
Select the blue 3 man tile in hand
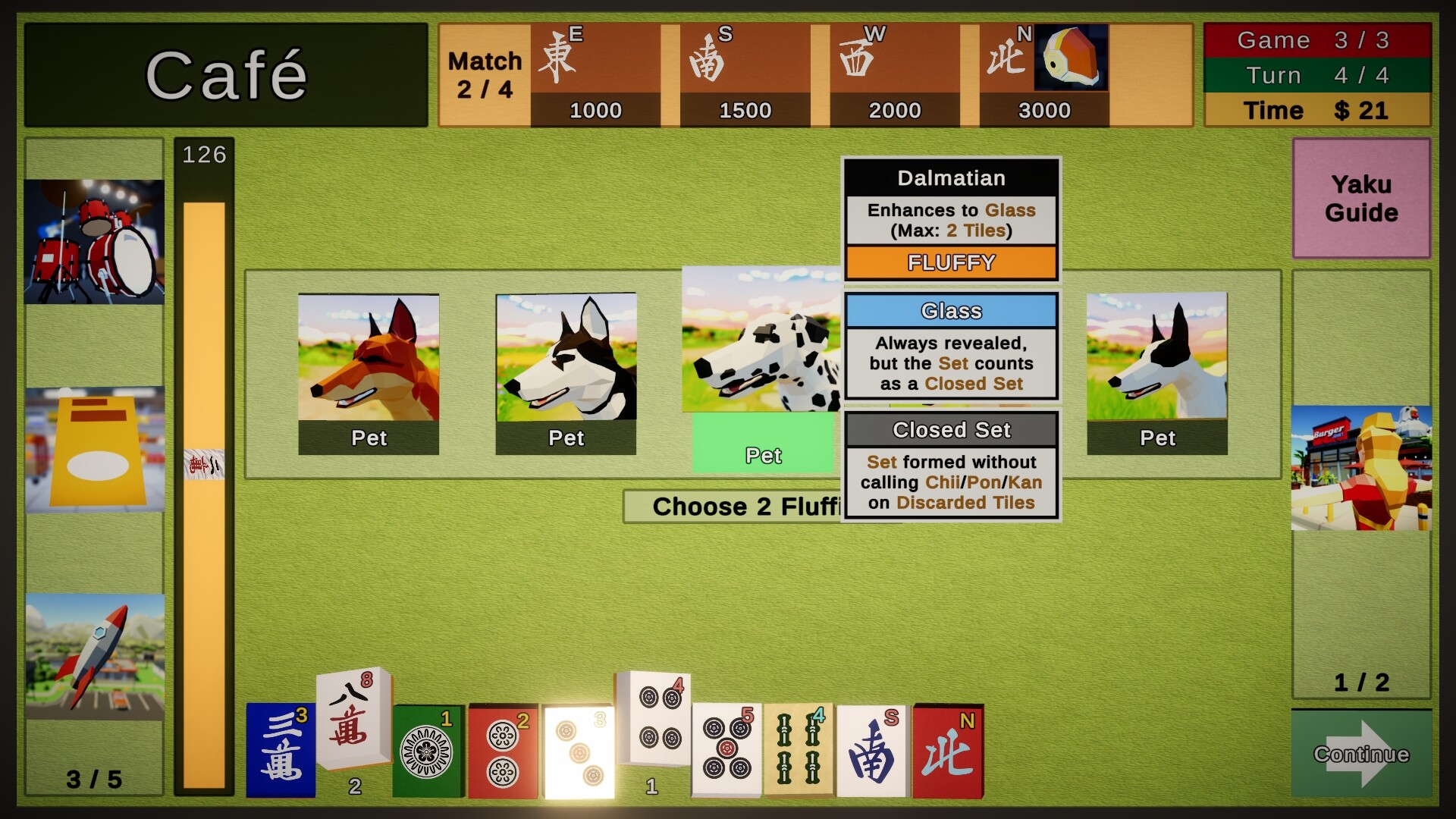(281, 751)
